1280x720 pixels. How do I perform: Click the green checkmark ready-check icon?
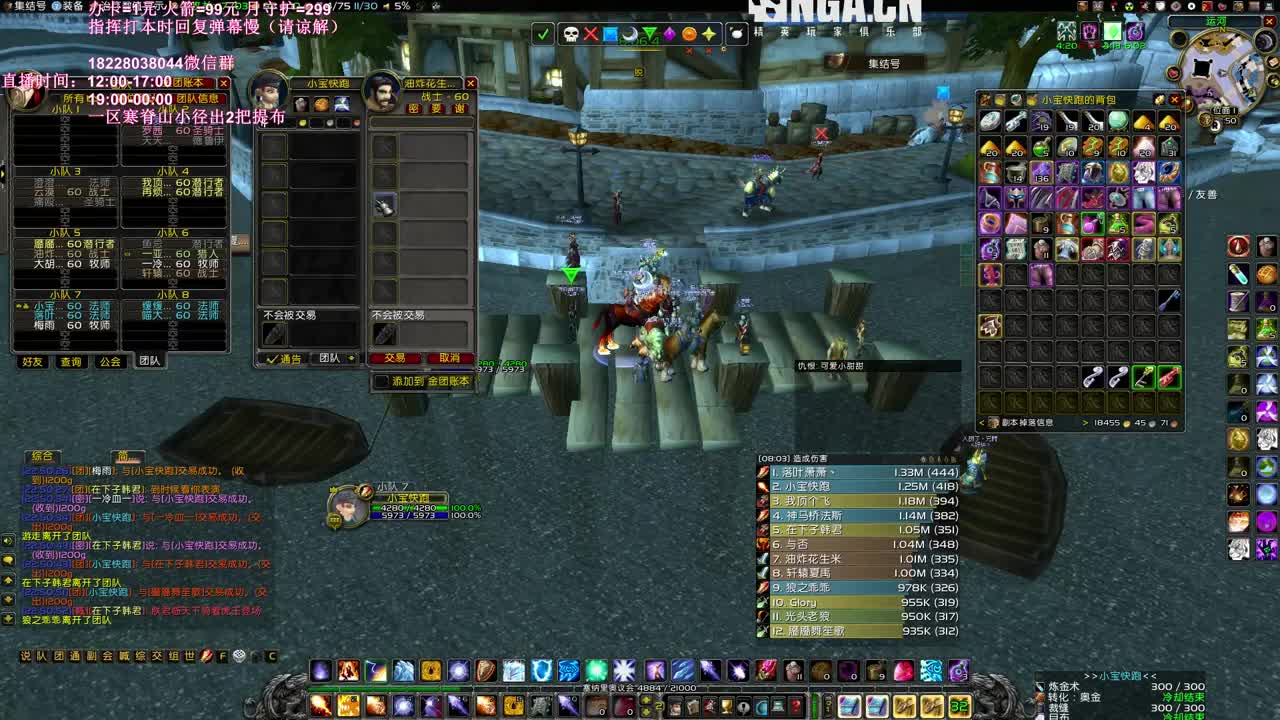point(543,33)
